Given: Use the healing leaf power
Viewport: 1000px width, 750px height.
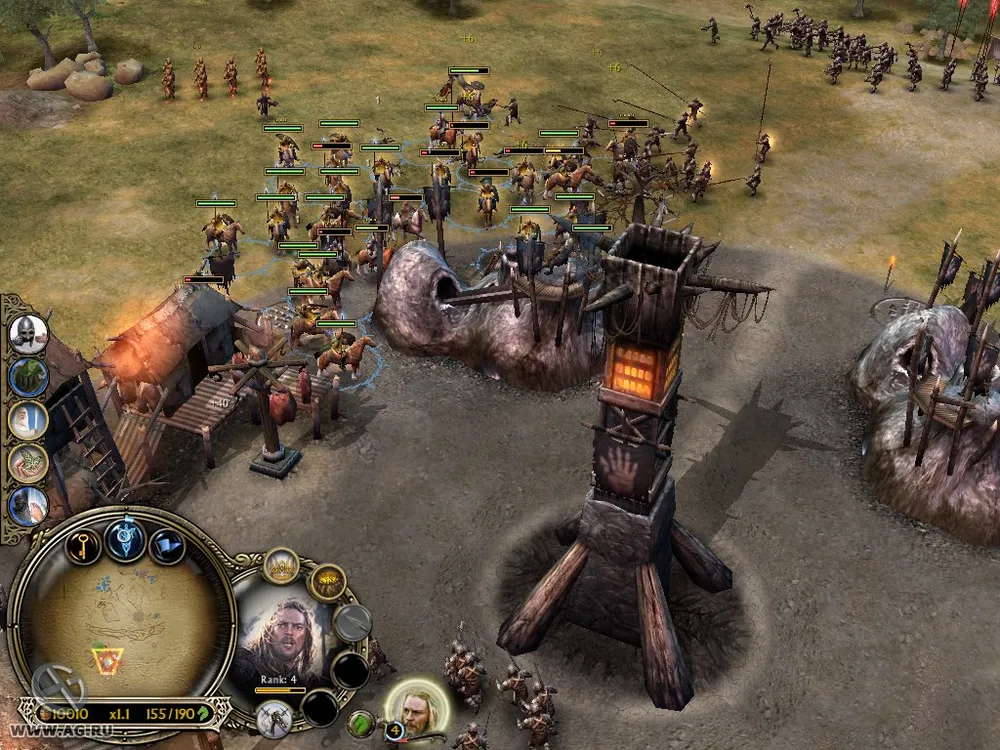Looking at the screenshot, I should 29,463.
